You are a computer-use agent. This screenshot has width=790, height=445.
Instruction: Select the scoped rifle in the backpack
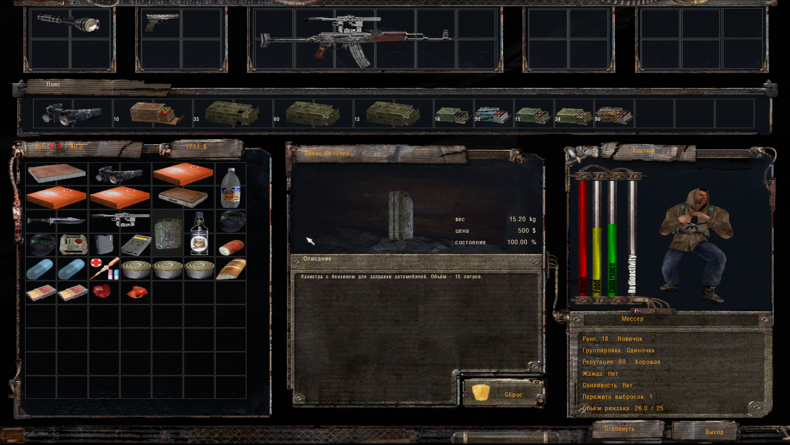point(119,218)
